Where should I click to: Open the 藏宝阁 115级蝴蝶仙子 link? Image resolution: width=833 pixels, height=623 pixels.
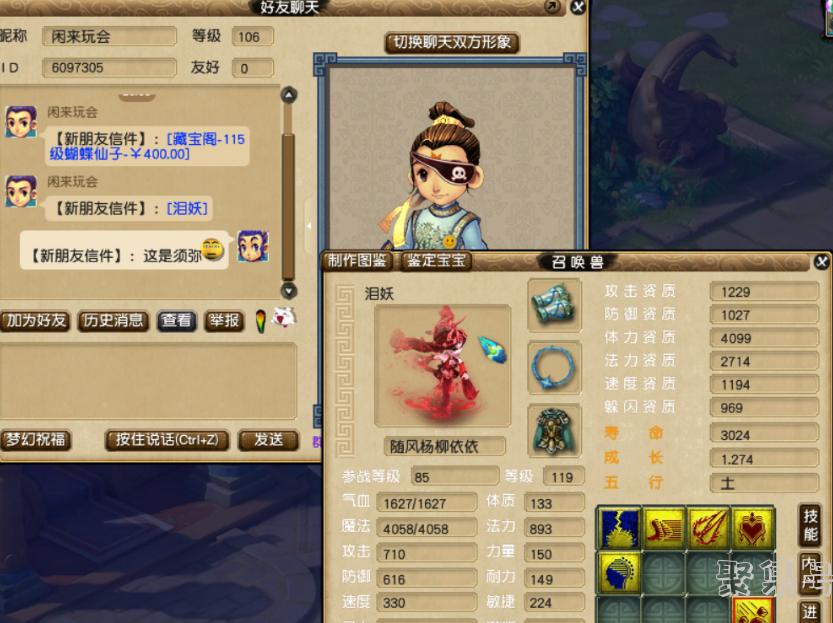[148, 146]
